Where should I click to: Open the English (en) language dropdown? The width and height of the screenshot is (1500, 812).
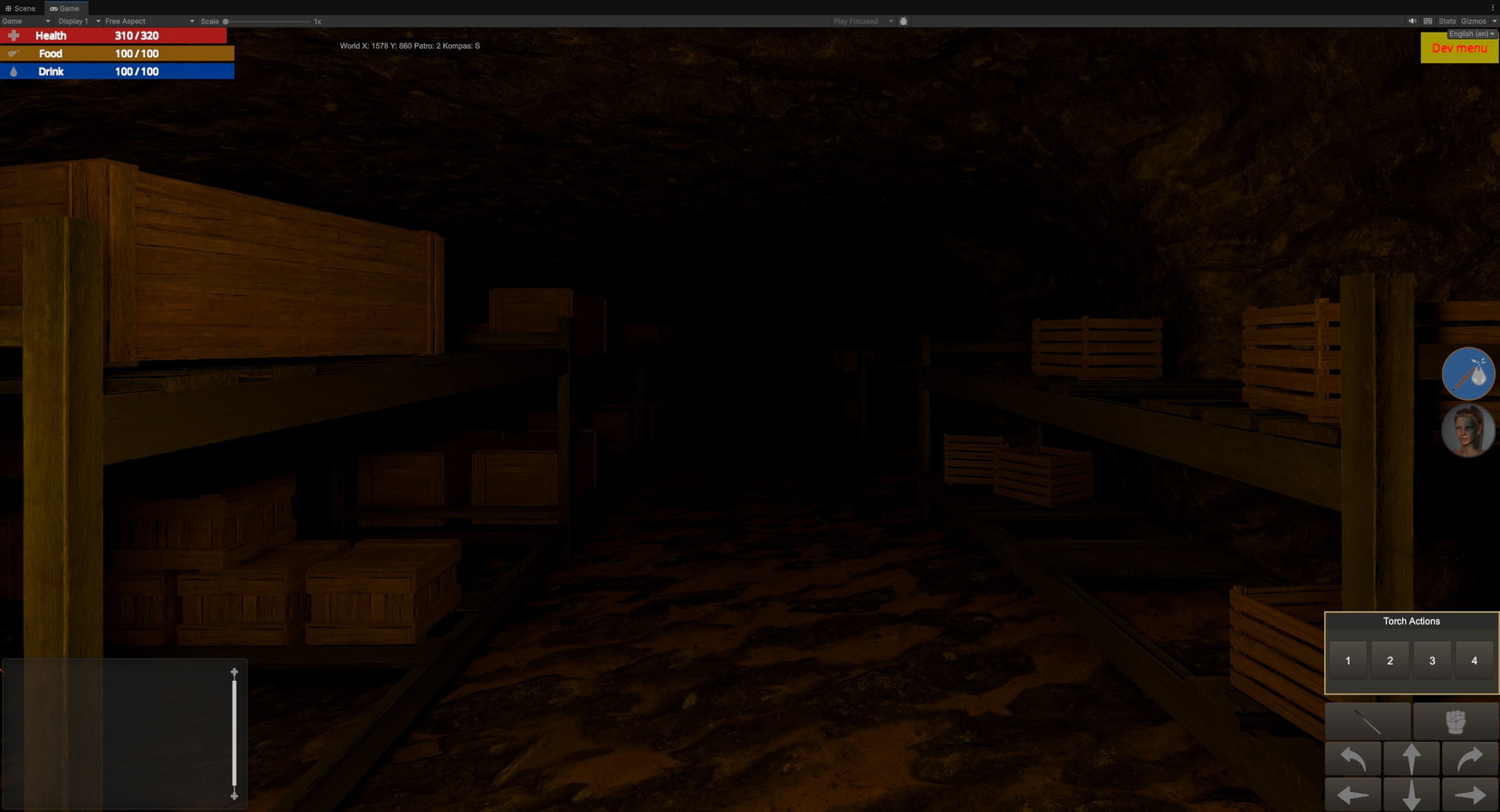[1468, 33]
